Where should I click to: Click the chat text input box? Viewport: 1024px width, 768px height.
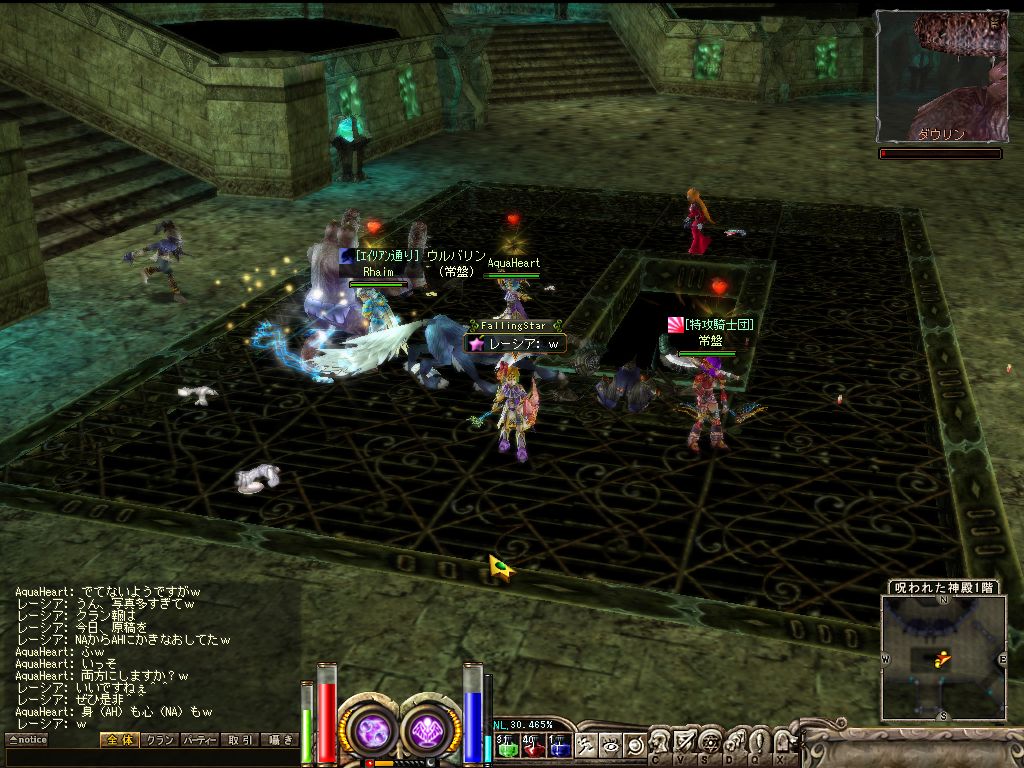150,757
